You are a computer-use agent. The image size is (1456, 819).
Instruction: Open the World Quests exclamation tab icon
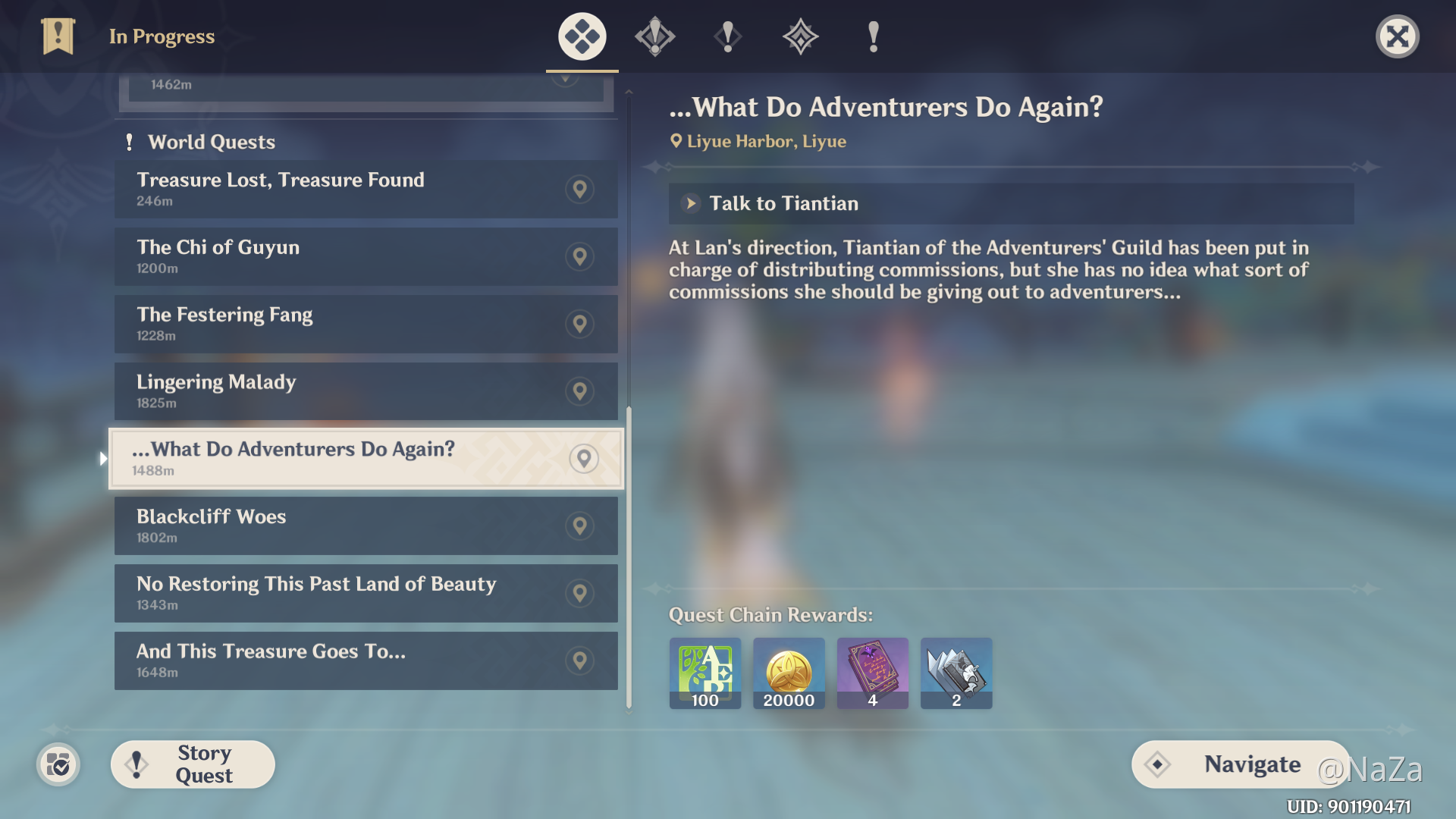coord(727,36)
